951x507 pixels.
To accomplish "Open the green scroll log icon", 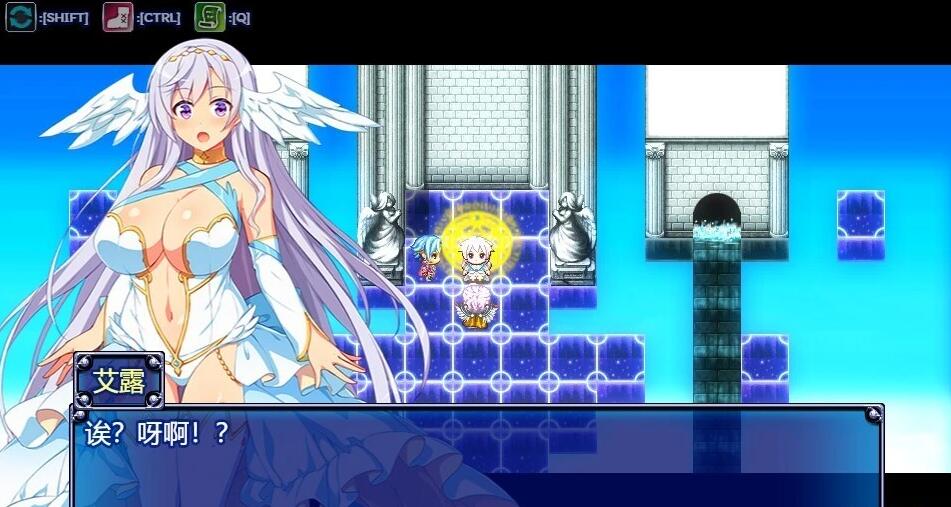I will click(209, 17).
